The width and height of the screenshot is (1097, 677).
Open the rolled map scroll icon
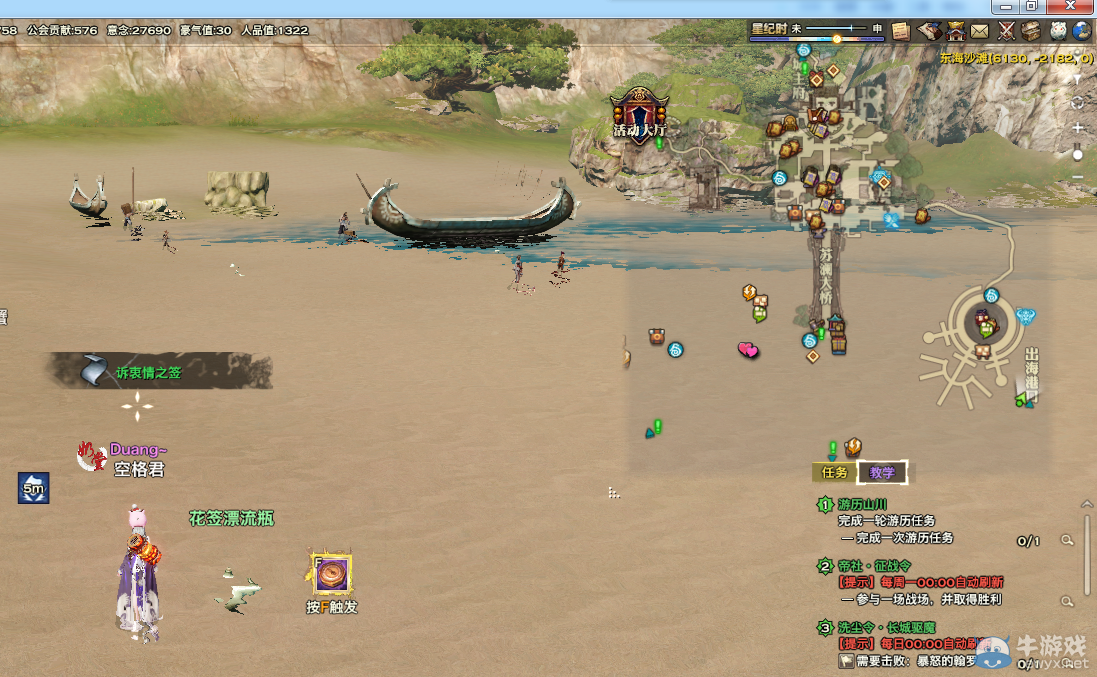coord(929,31)
